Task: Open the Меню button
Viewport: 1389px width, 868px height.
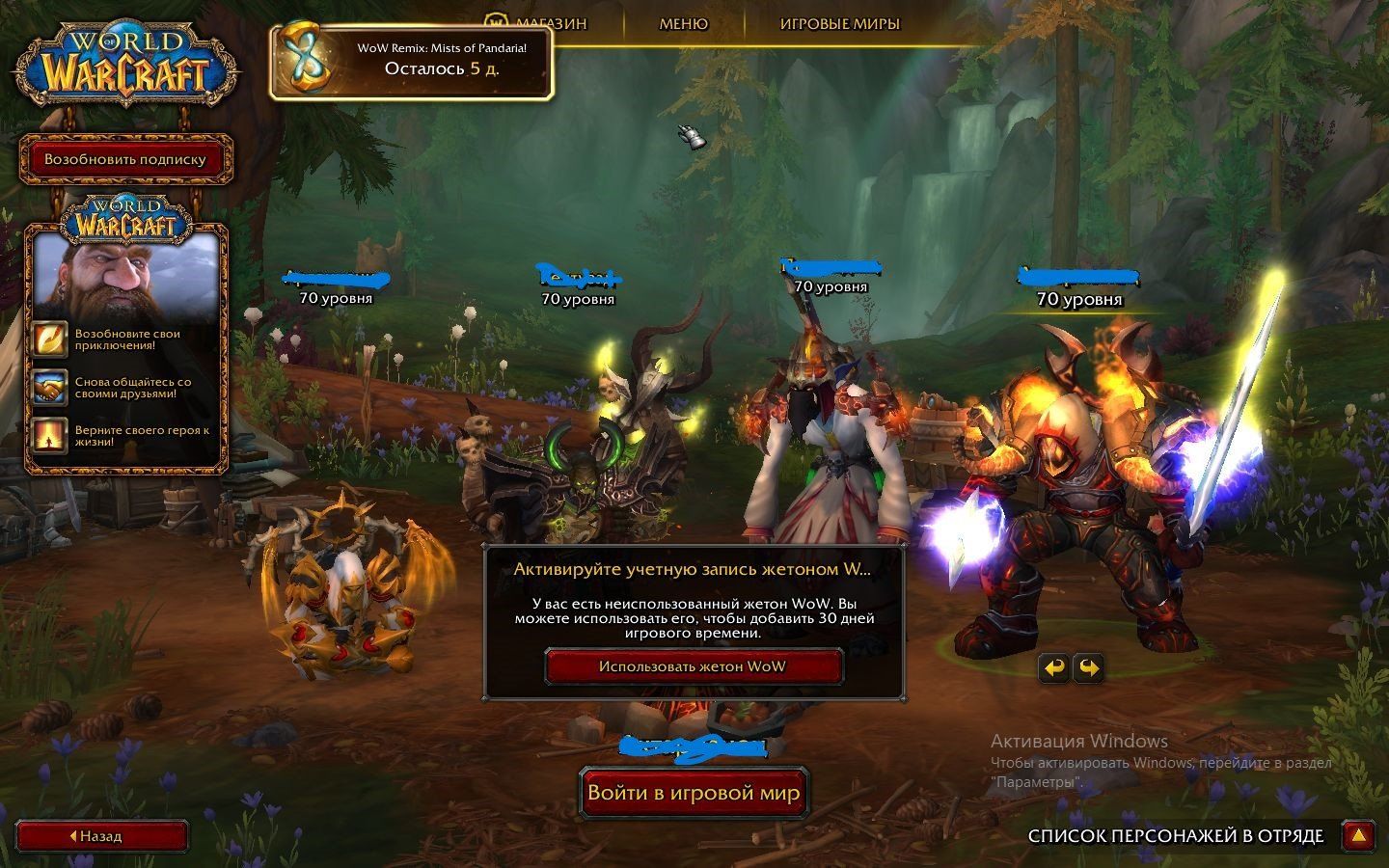Action: pyautogui.click(x=683, y=24)
